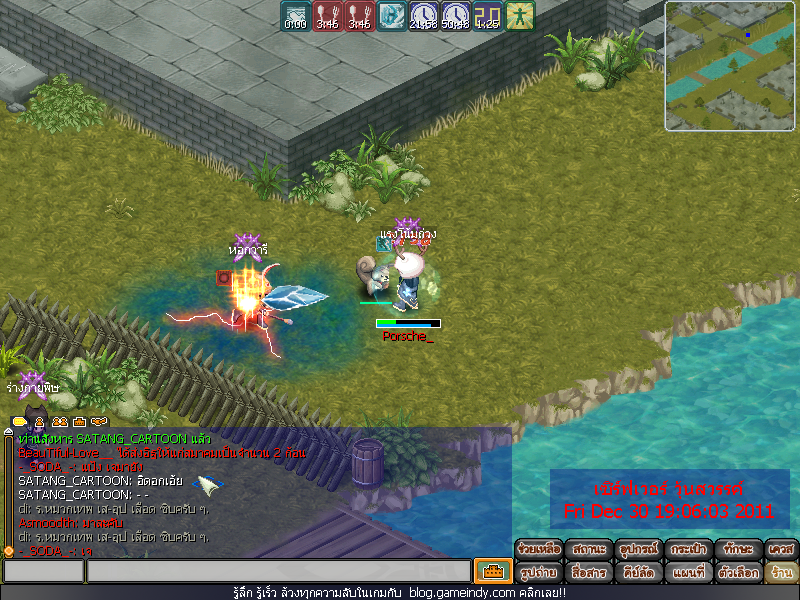Click the orange chest icon beside chat input

pos(492,571)
